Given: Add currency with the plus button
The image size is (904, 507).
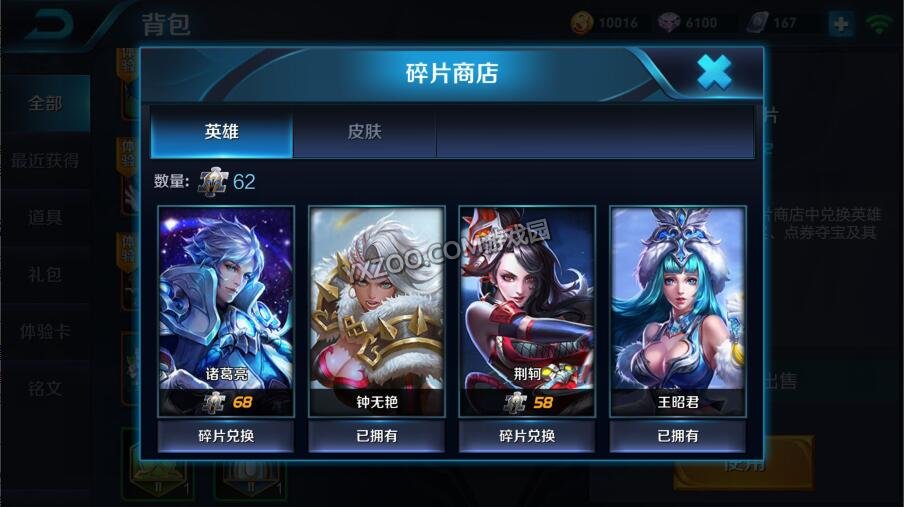Looking at the screenshot, I should click(x=840, y=24).
